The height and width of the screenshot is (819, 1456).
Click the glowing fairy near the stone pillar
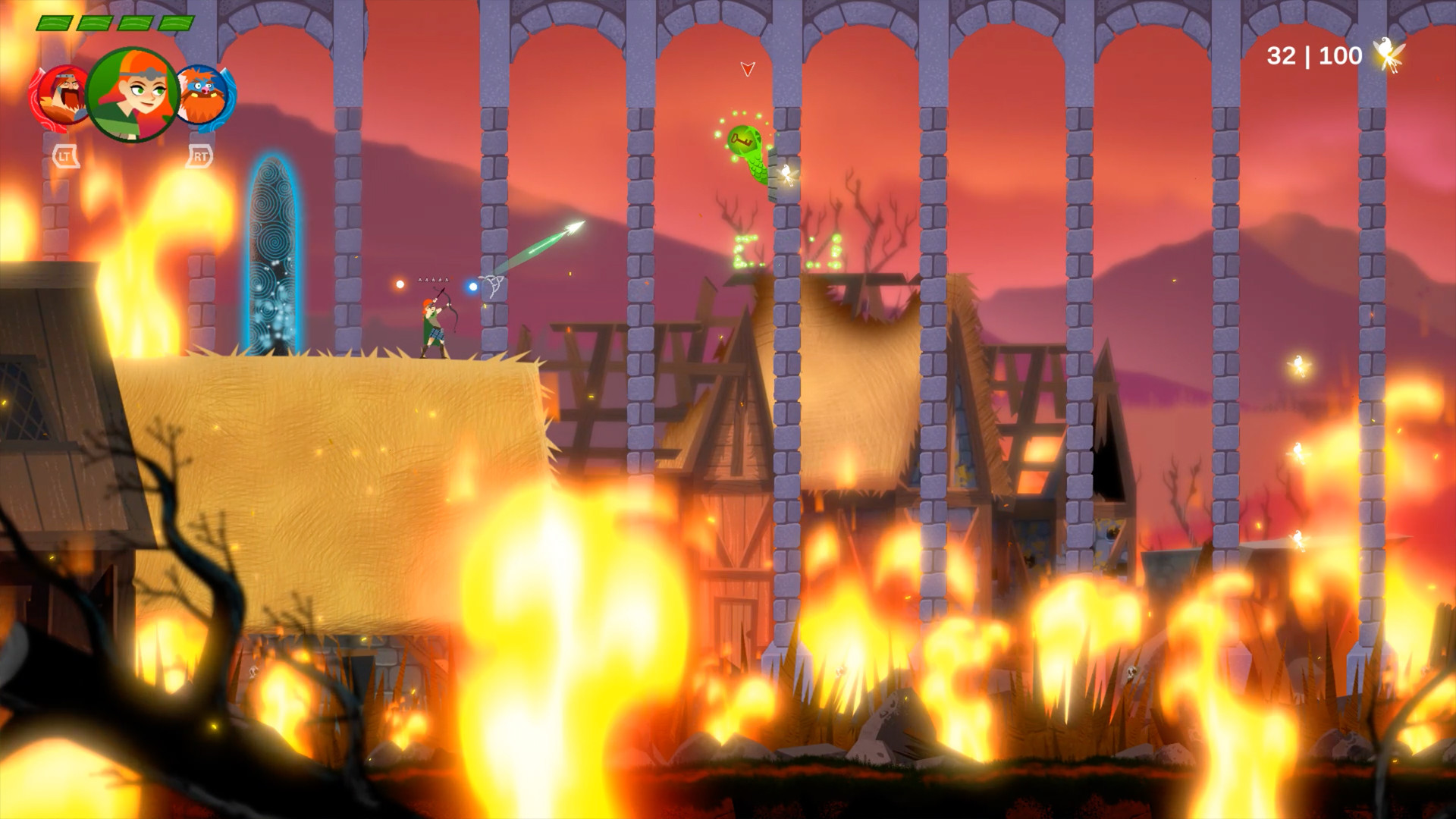[x=786, y=176]
